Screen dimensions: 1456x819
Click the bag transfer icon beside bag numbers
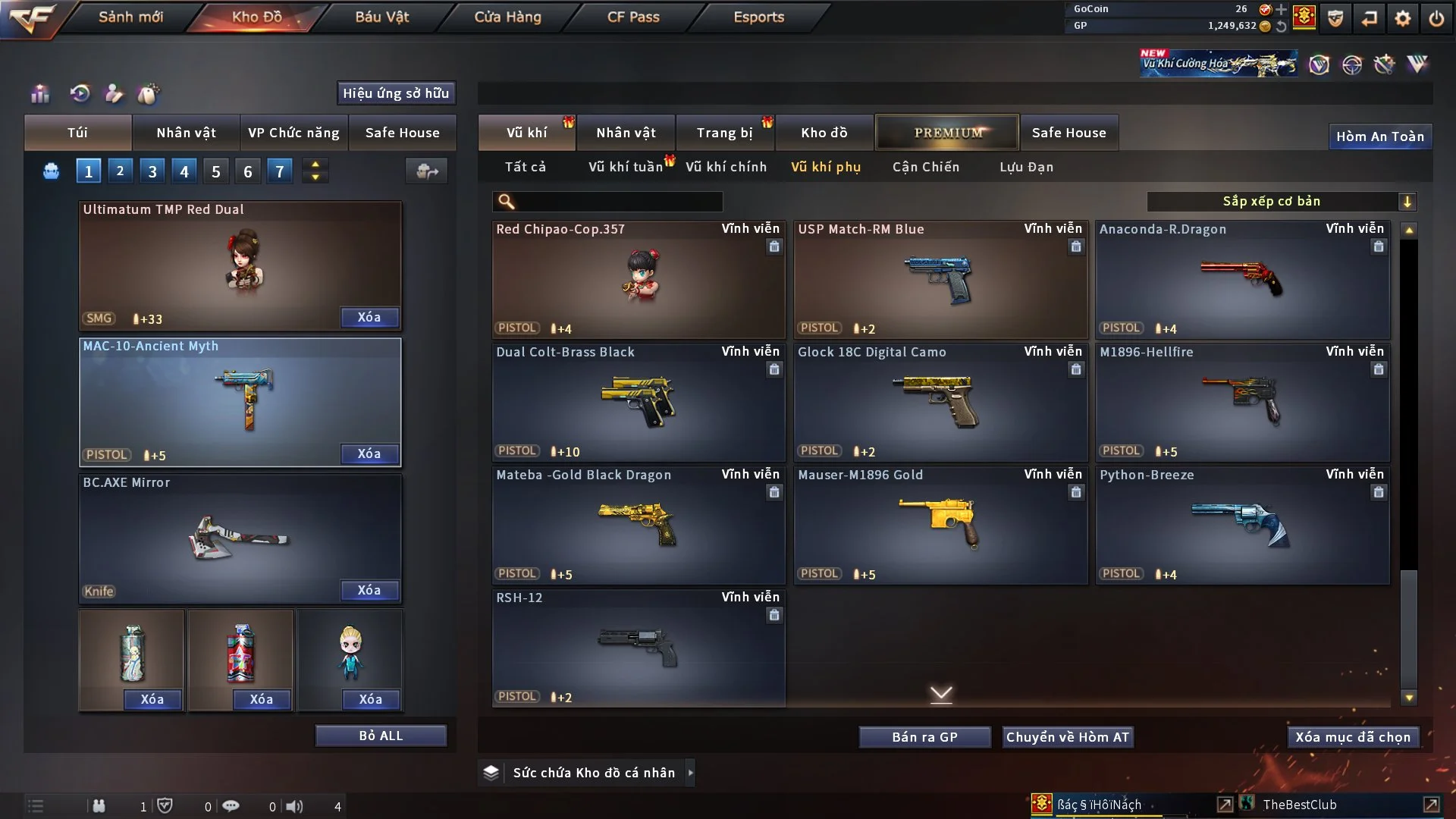[x=426, y=171]
